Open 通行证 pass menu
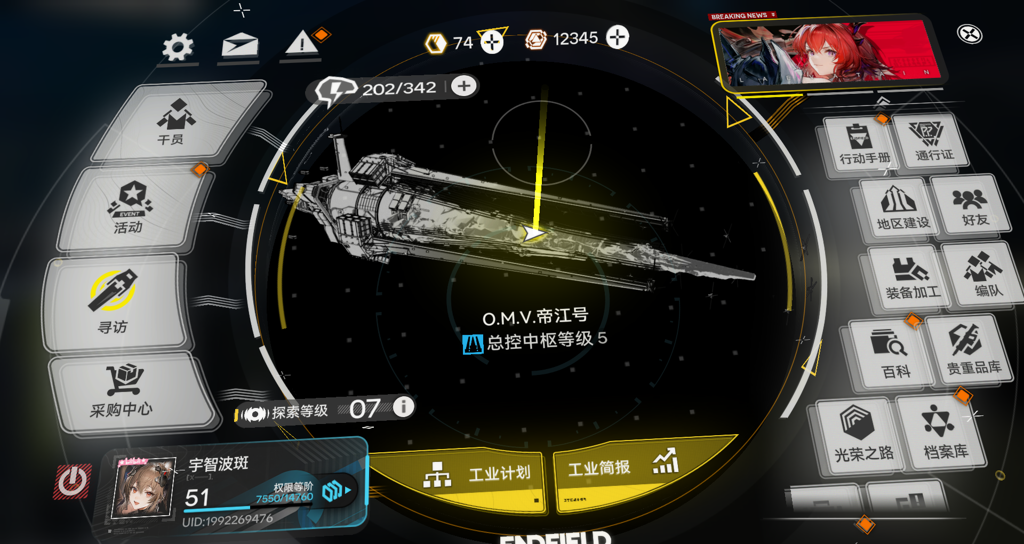The image size is (1024, 544). coord(935,142)
